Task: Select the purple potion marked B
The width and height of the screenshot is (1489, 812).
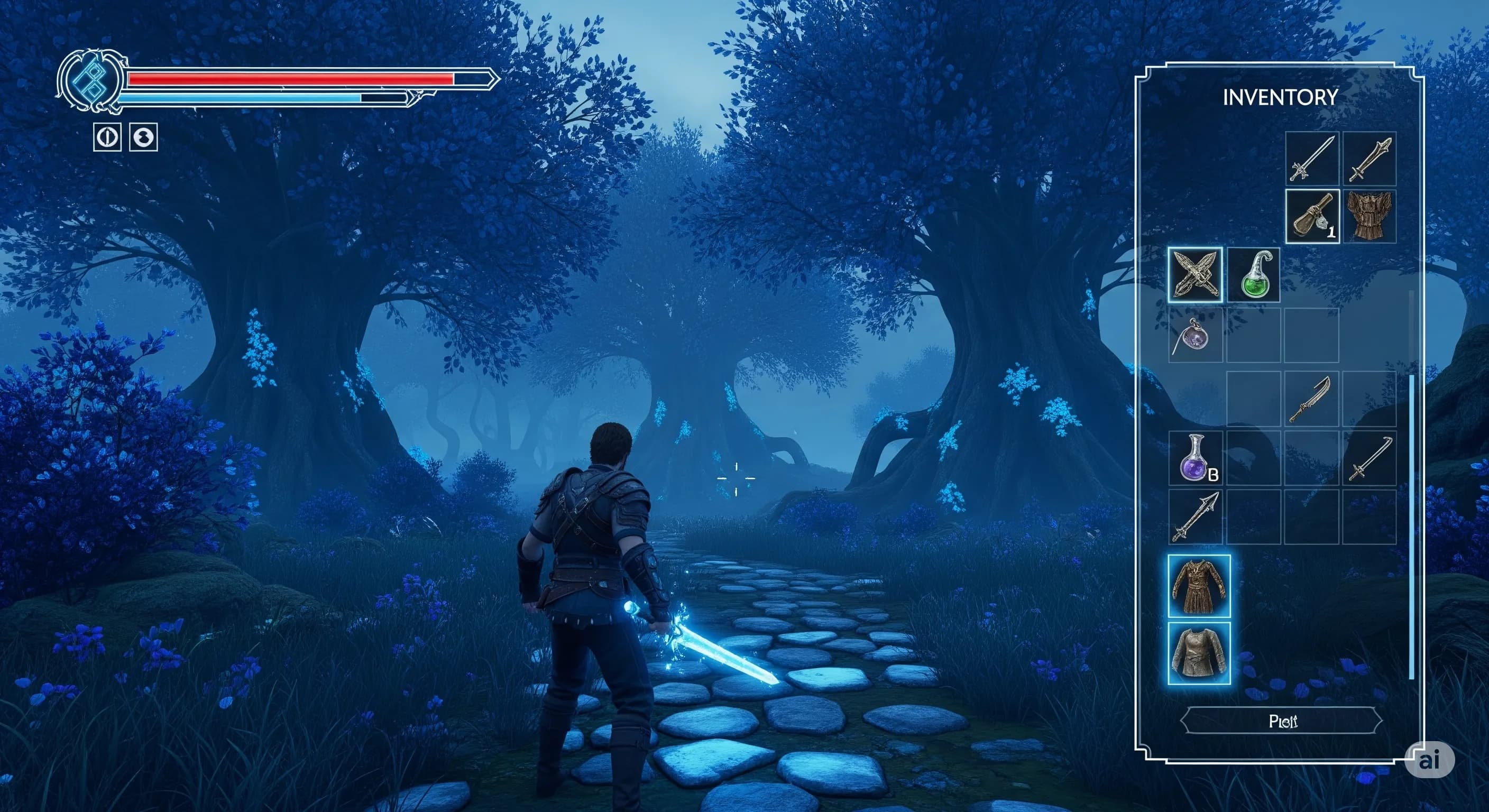Action: coord(1194,459)
